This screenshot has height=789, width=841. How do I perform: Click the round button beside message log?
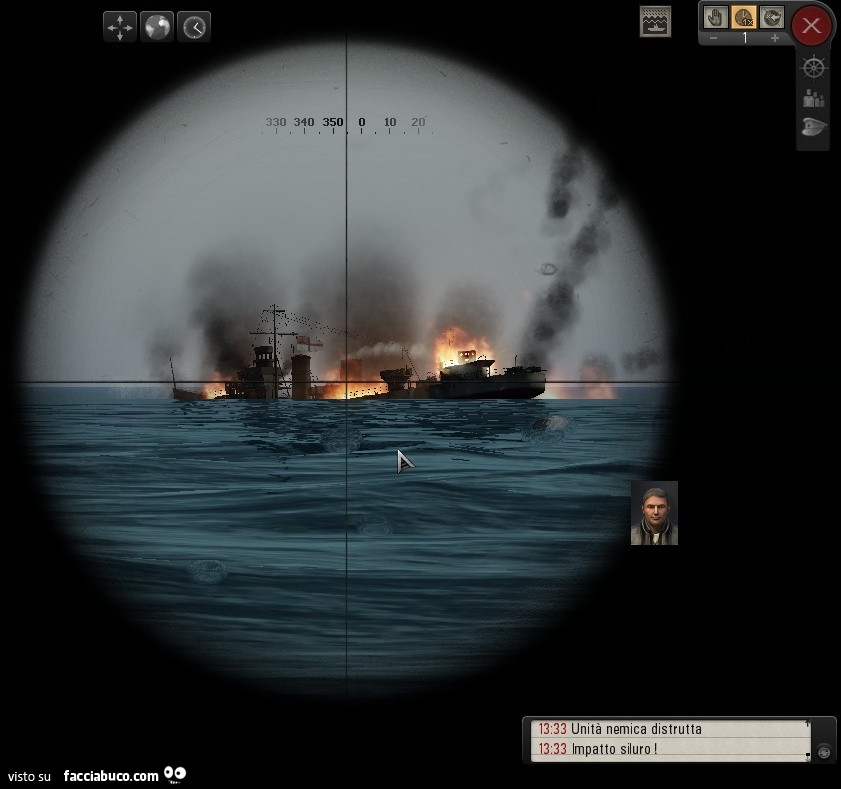(x=823, y=750)
